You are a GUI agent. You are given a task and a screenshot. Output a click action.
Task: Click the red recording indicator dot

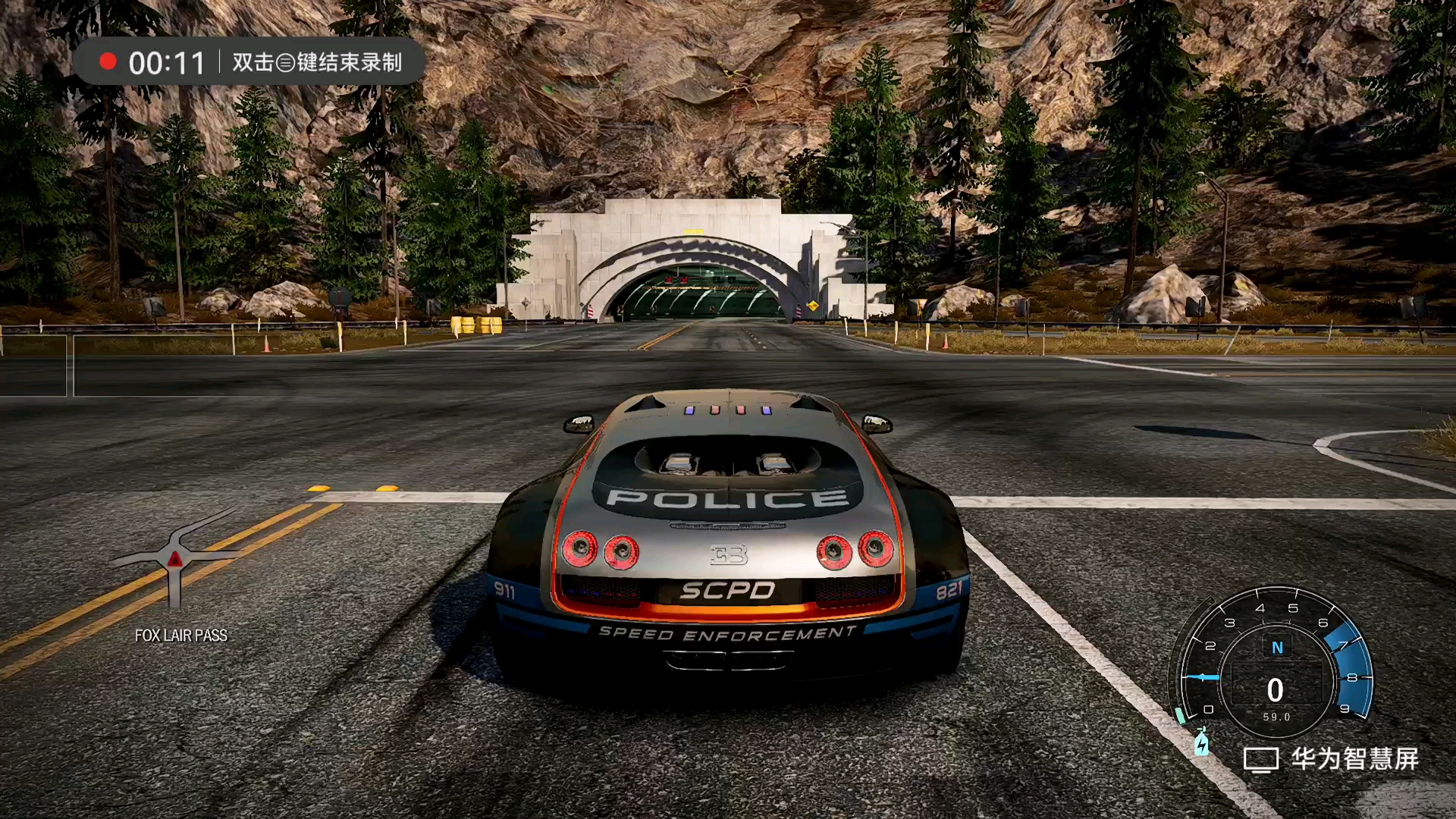[x=108, y=61]
